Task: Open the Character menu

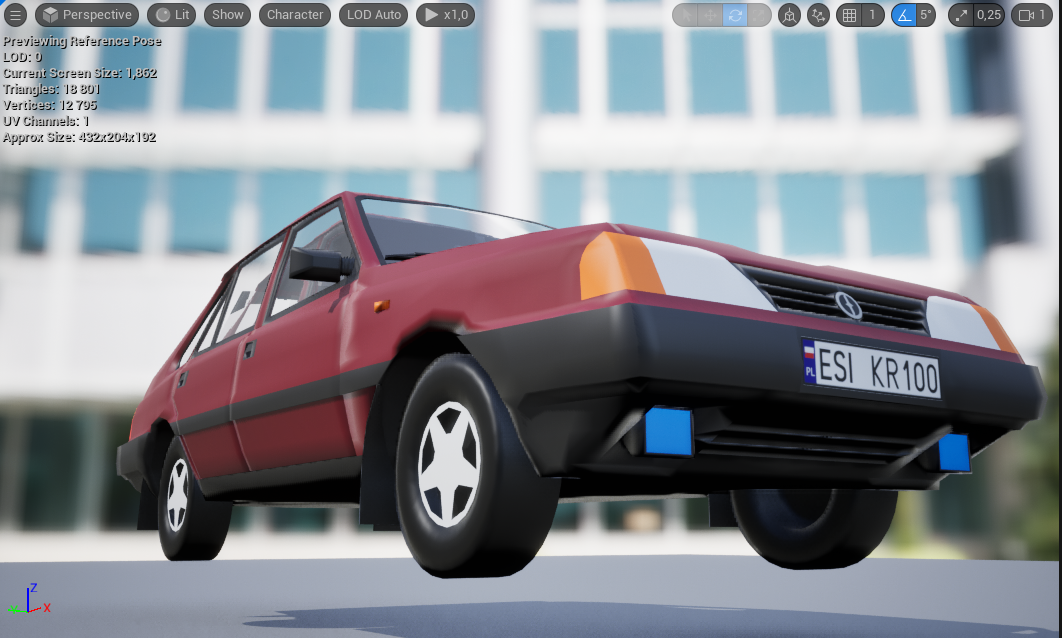Action: click(x=295, y=15)
